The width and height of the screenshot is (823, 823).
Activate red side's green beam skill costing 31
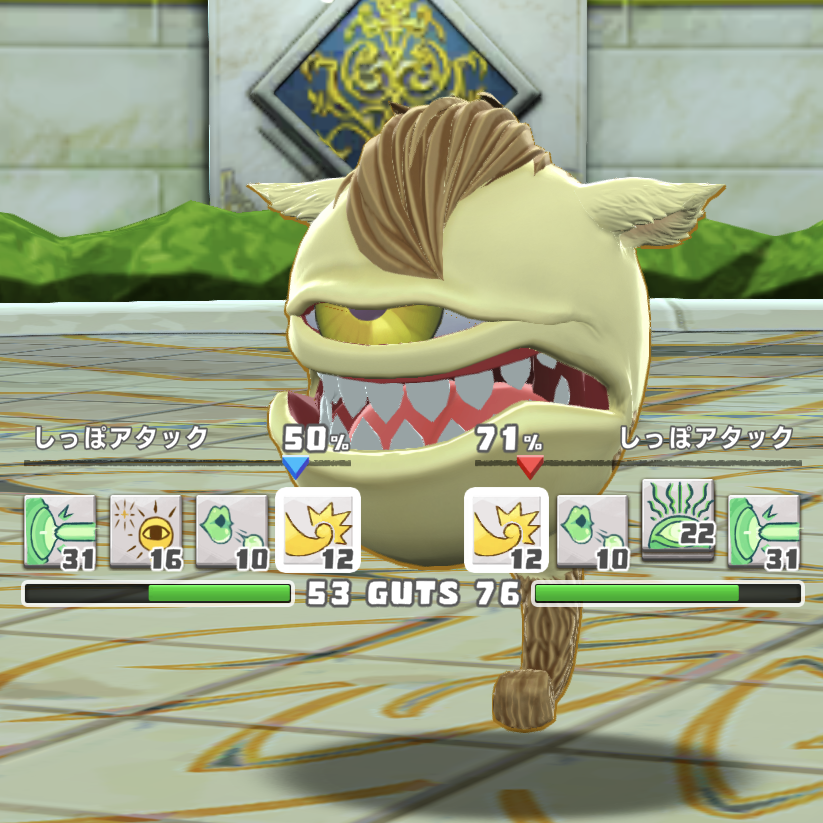(764, 531)
